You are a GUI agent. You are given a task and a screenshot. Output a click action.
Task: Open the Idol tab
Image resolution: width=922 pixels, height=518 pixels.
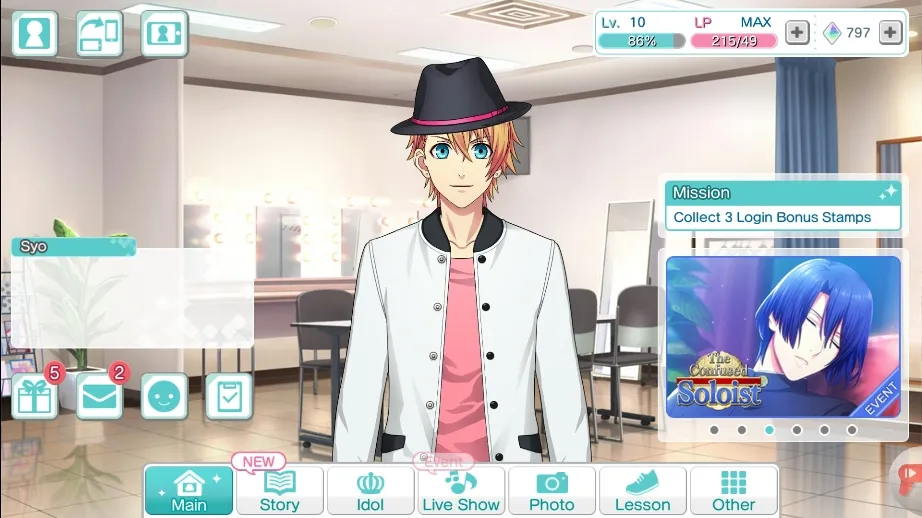(370, 491)
